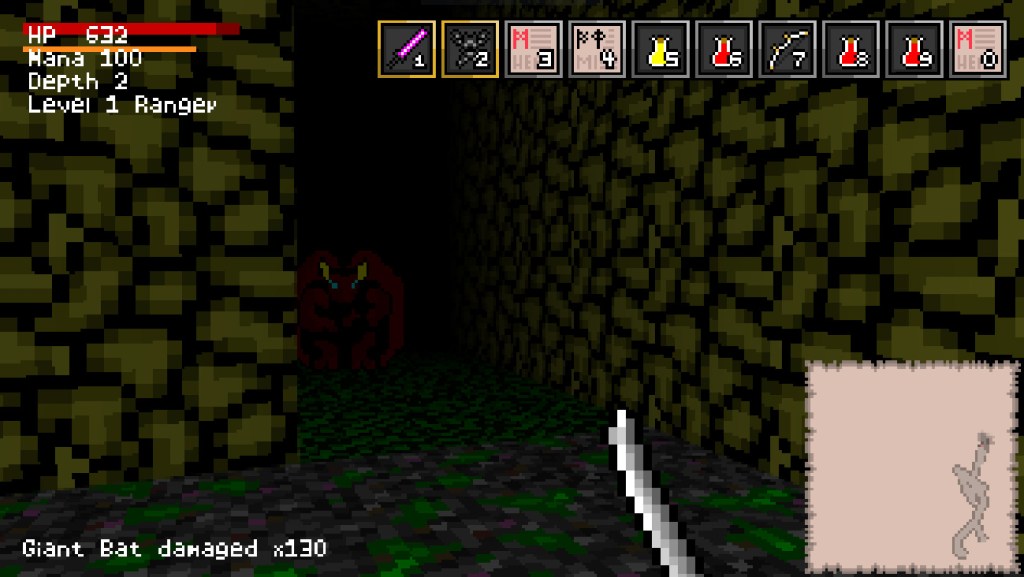Drink the red potion in slot 6
Image resolution: width=1024 pixels, height=577 pixels.
(724, 49)
